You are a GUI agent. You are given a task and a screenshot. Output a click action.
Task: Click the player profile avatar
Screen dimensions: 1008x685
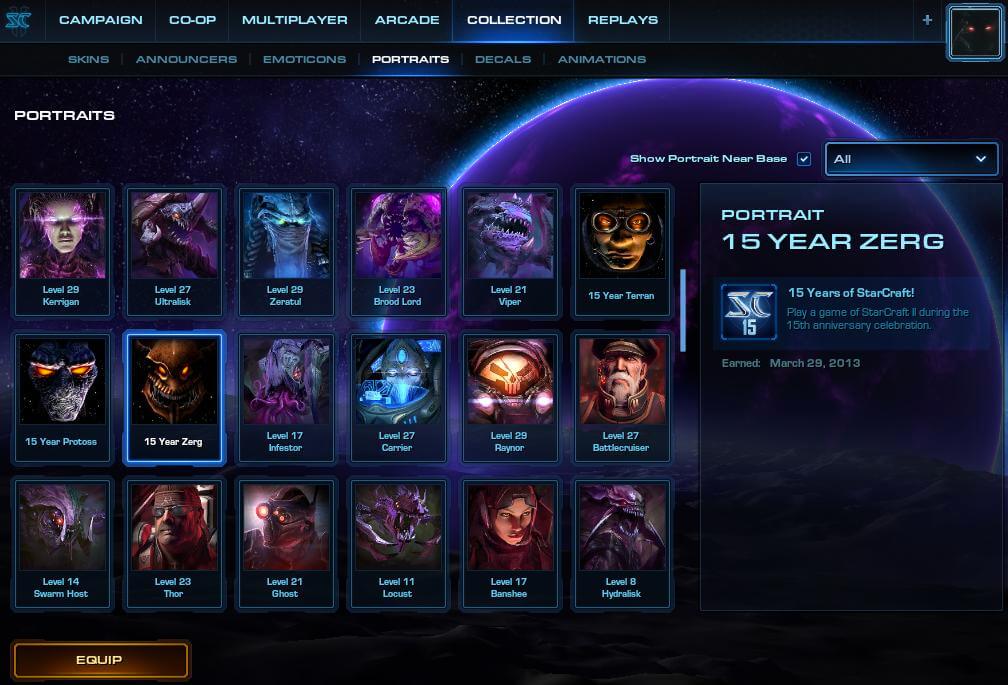click(974, 33)
